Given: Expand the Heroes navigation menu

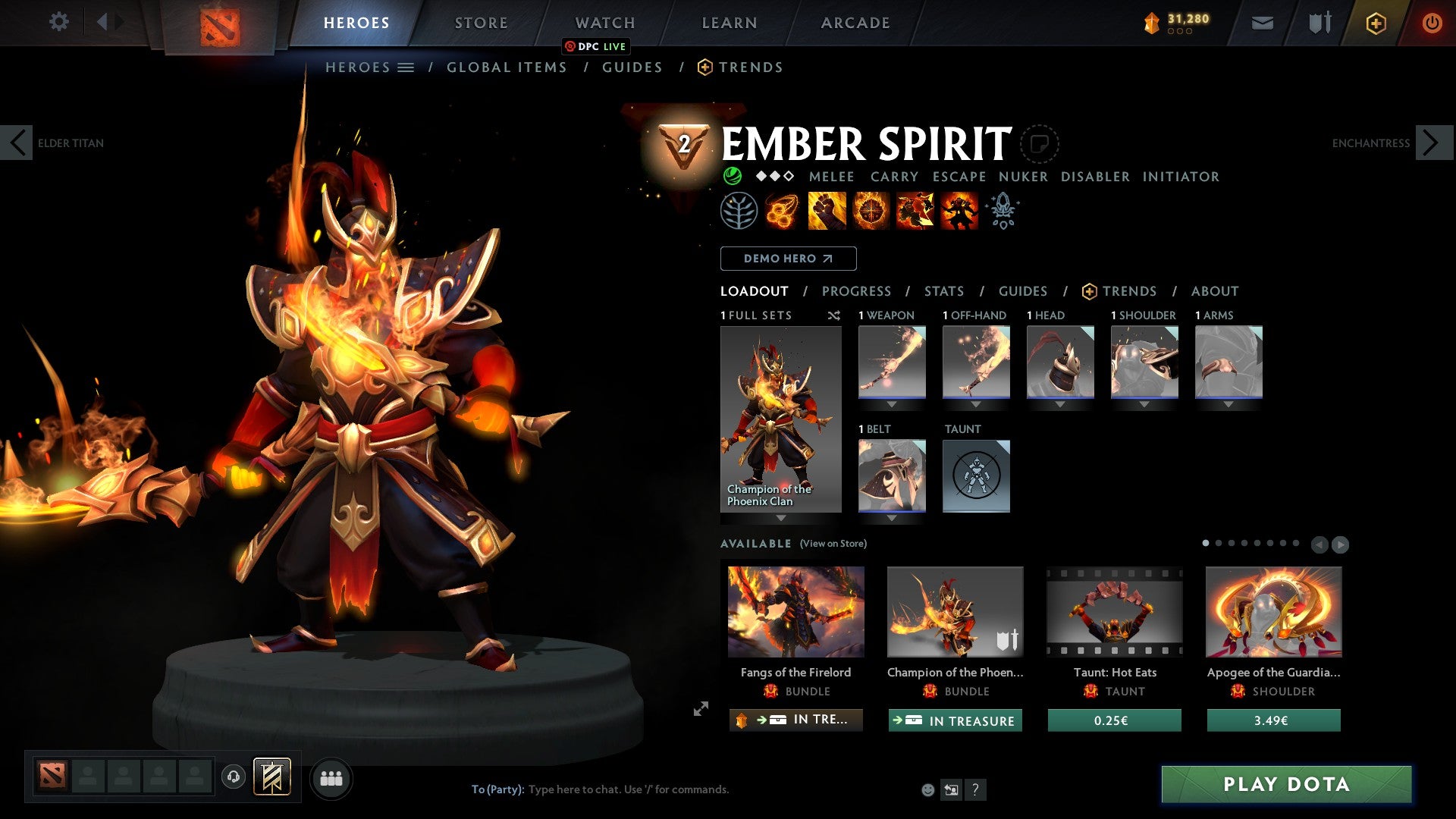Looking at the screenshot, I should (406, 67).
